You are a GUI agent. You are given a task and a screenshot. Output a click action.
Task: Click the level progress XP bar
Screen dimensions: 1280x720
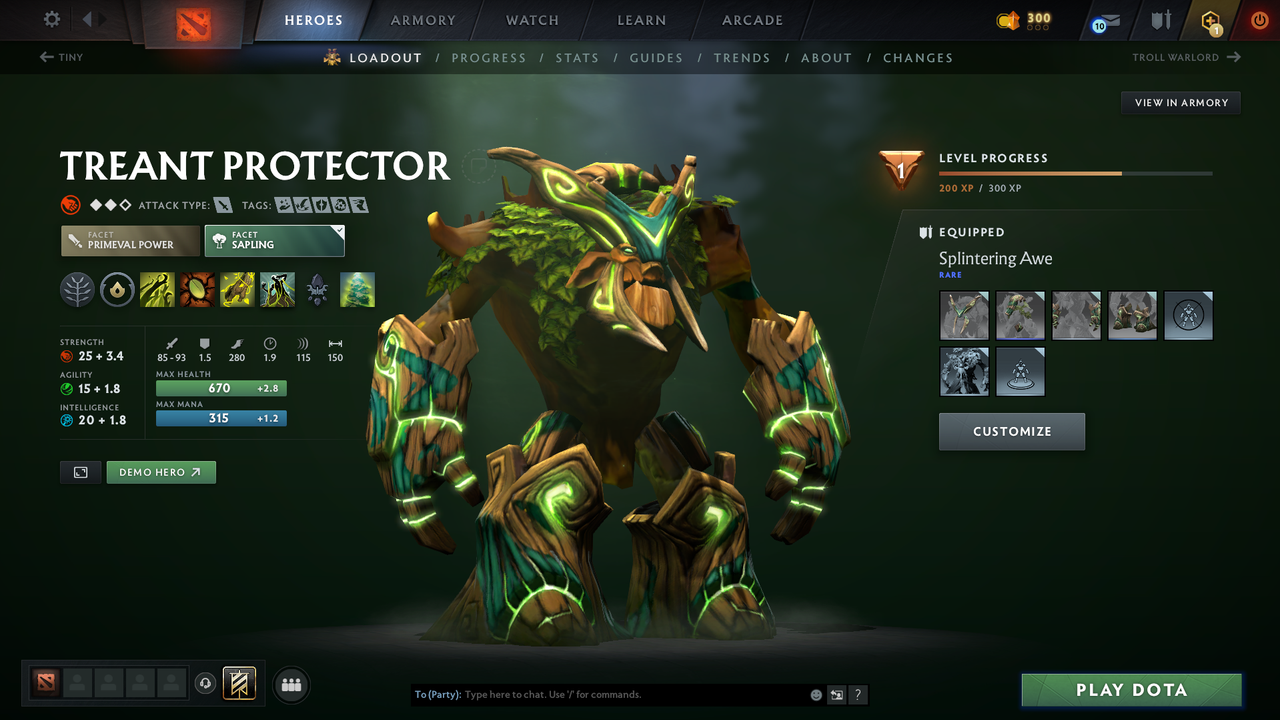tap(1077, 172)
